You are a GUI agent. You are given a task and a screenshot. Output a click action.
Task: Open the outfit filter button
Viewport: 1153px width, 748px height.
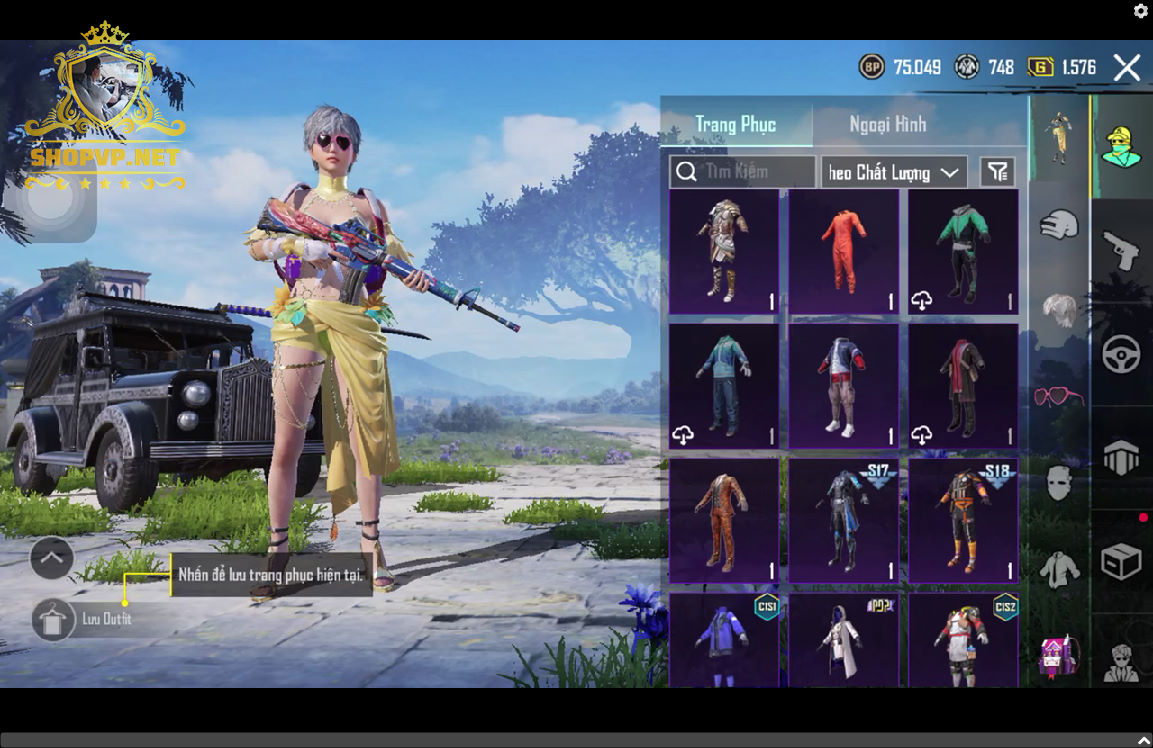997,172
